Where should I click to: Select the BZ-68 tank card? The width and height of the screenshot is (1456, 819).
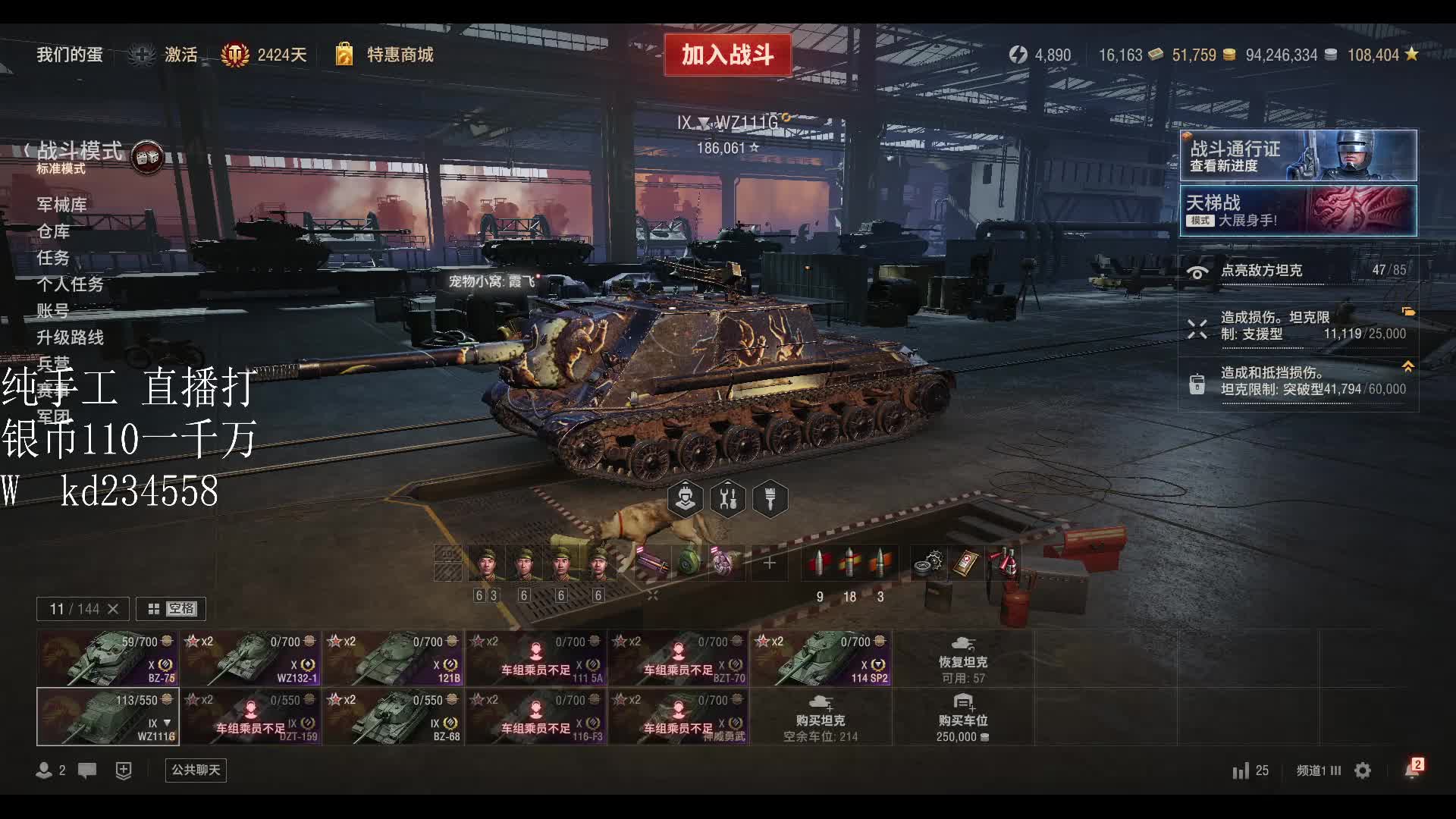(393, 717)
